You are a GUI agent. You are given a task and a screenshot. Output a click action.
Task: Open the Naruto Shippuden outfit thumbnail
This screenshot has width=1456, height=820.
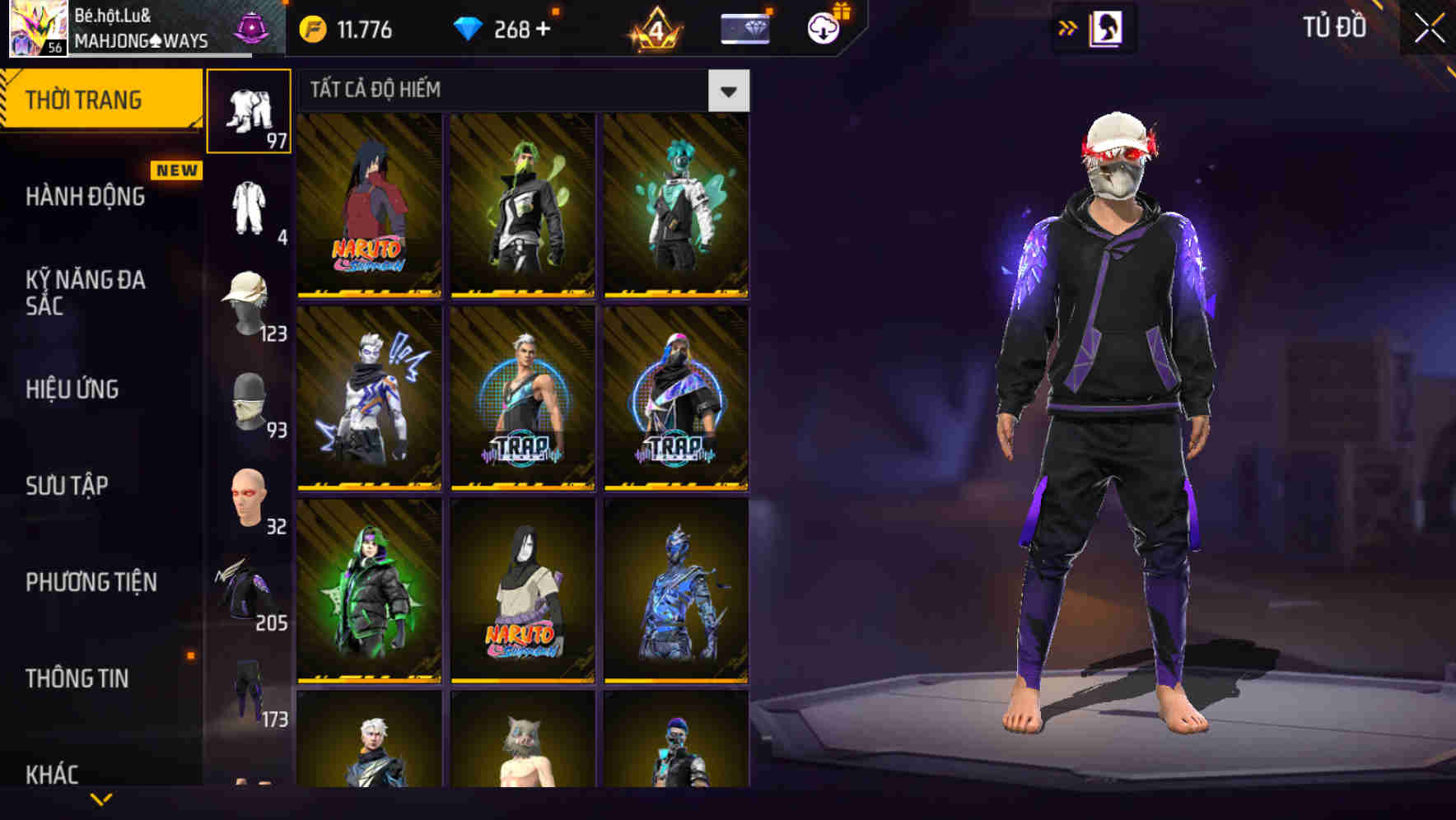click(369, 204)
